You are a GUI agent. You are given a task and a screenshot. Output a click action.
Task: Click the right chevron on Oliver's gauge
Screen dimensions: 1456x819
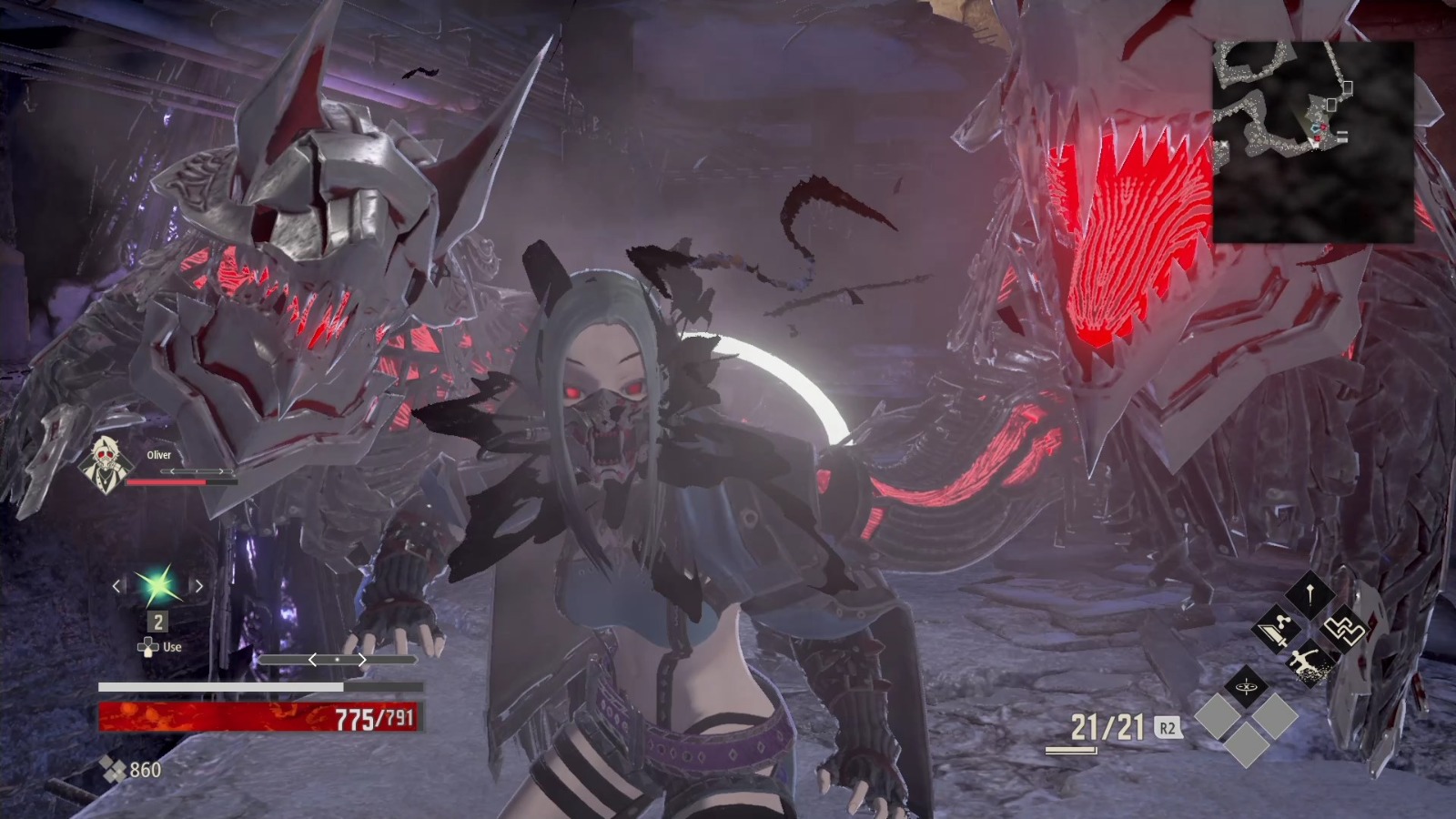(223, 472)
